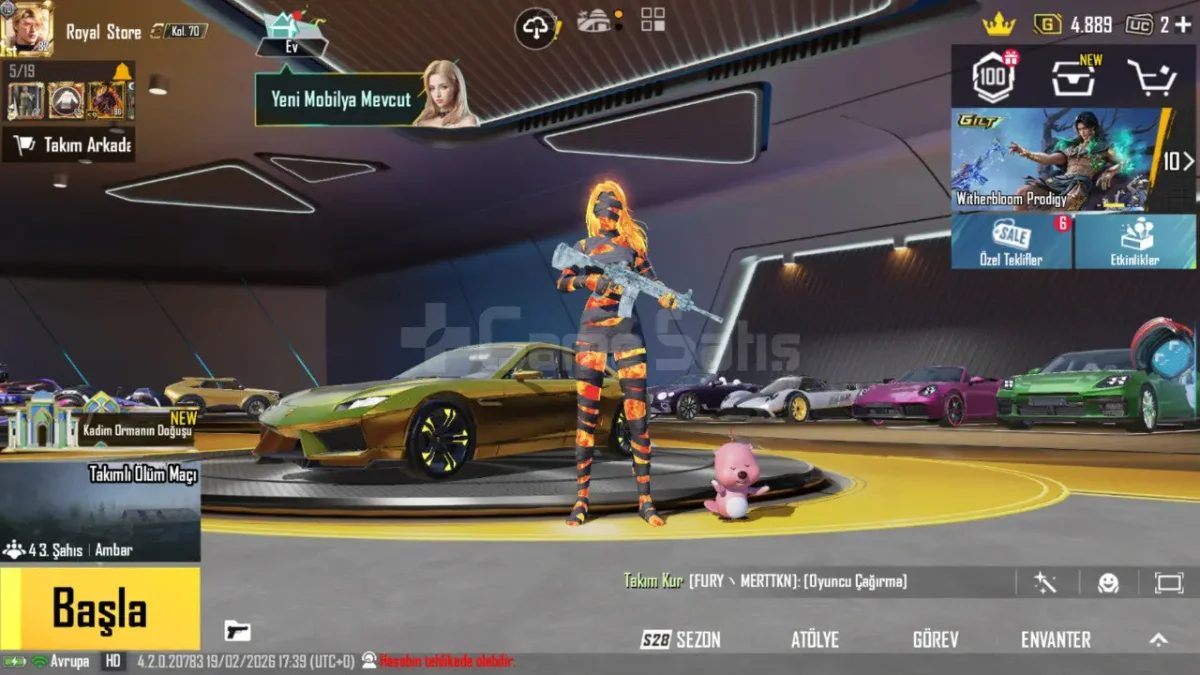Open the Sezon S28 menu
This screenshot has height=675, width=1200.
click(x=682, y=640)
